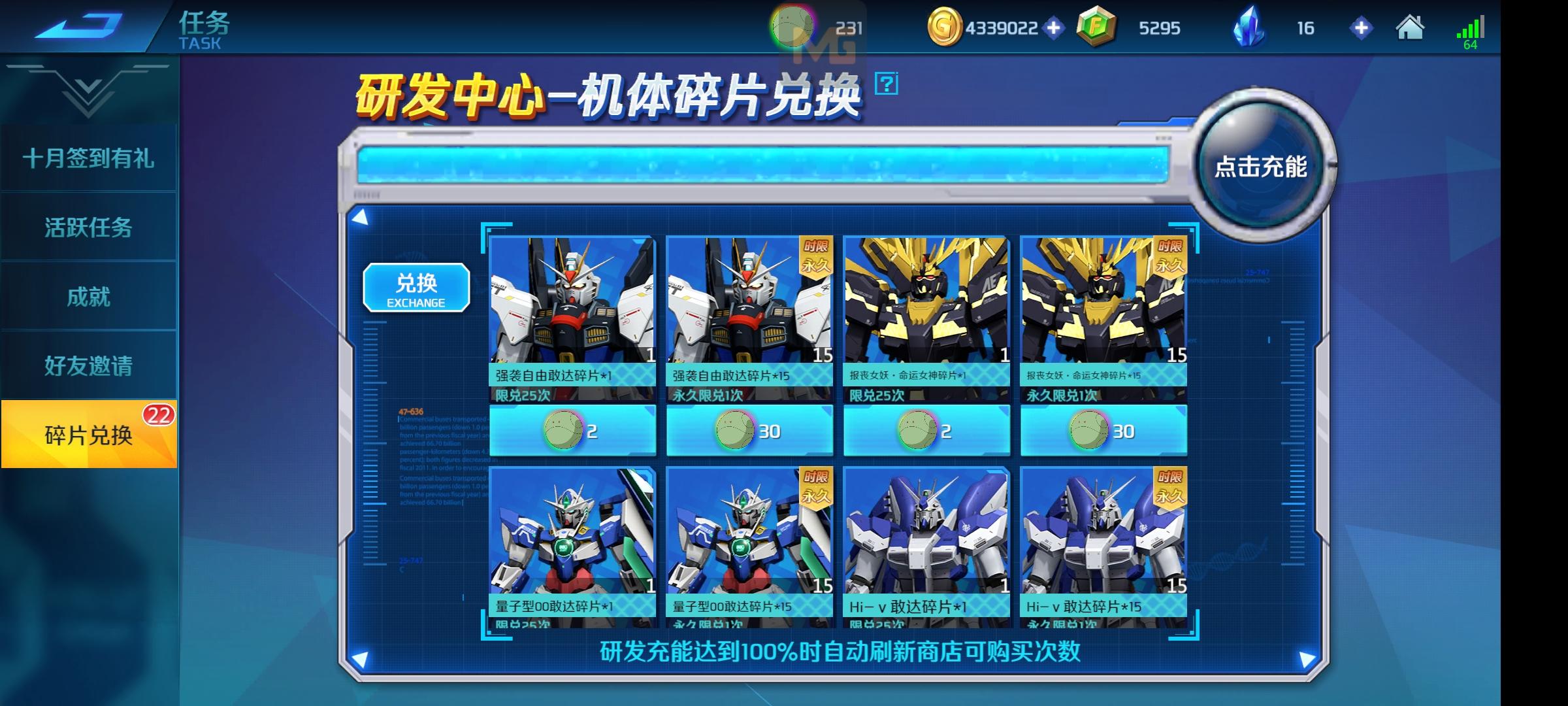Screen dimensions: 1568x706
Task: Click the Haro currency icon showing 231
Action: pos(792,27)
